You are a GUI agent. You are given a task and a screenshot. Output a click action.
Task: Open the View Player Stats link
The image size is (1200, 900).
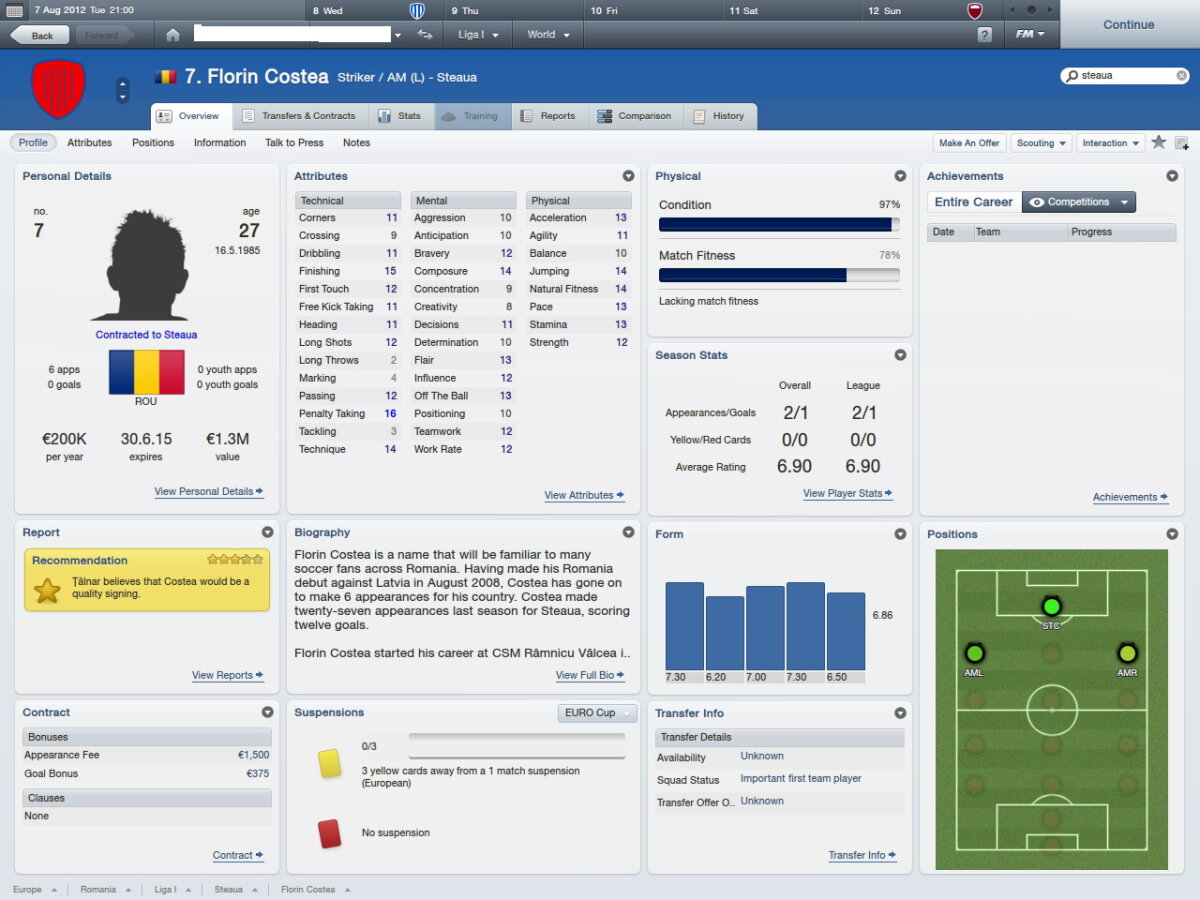(x=847, y=494)
